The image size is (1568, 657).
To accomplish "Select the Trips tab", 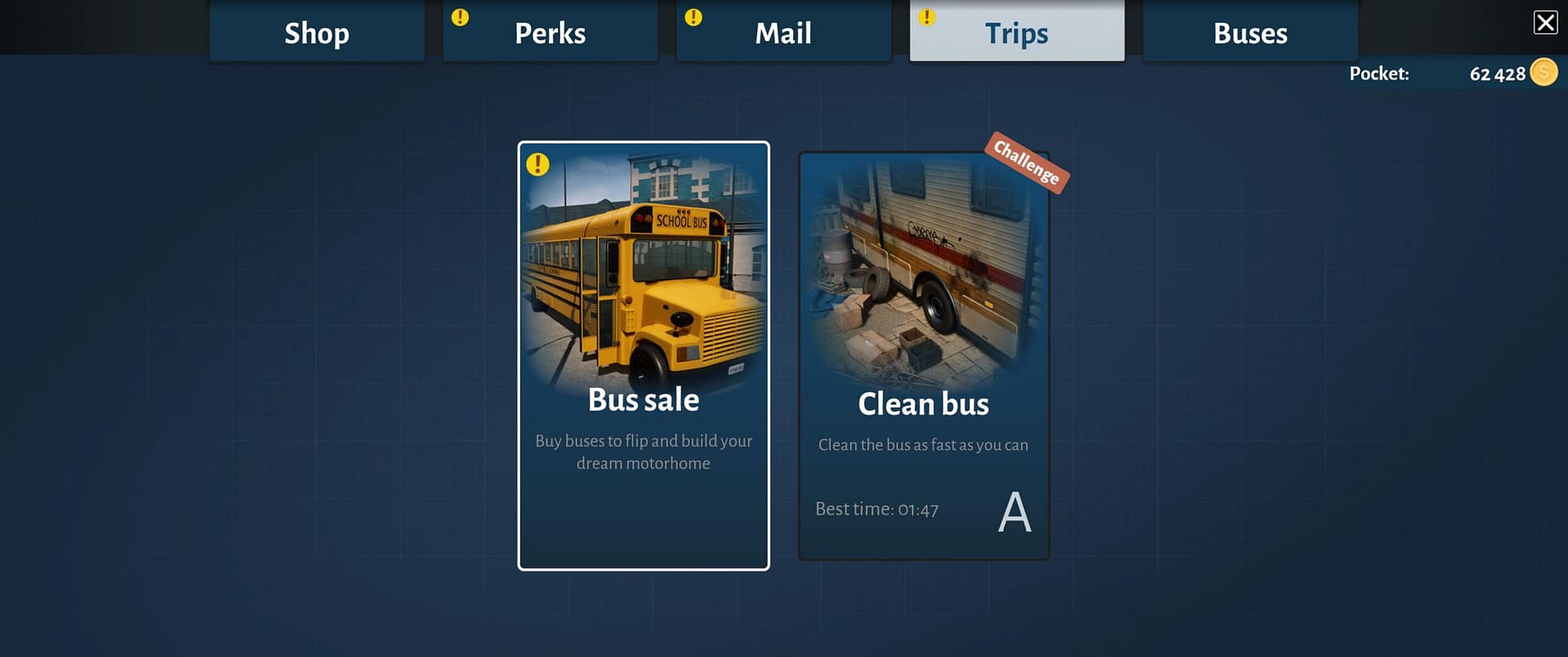I will pos(1017,33).
